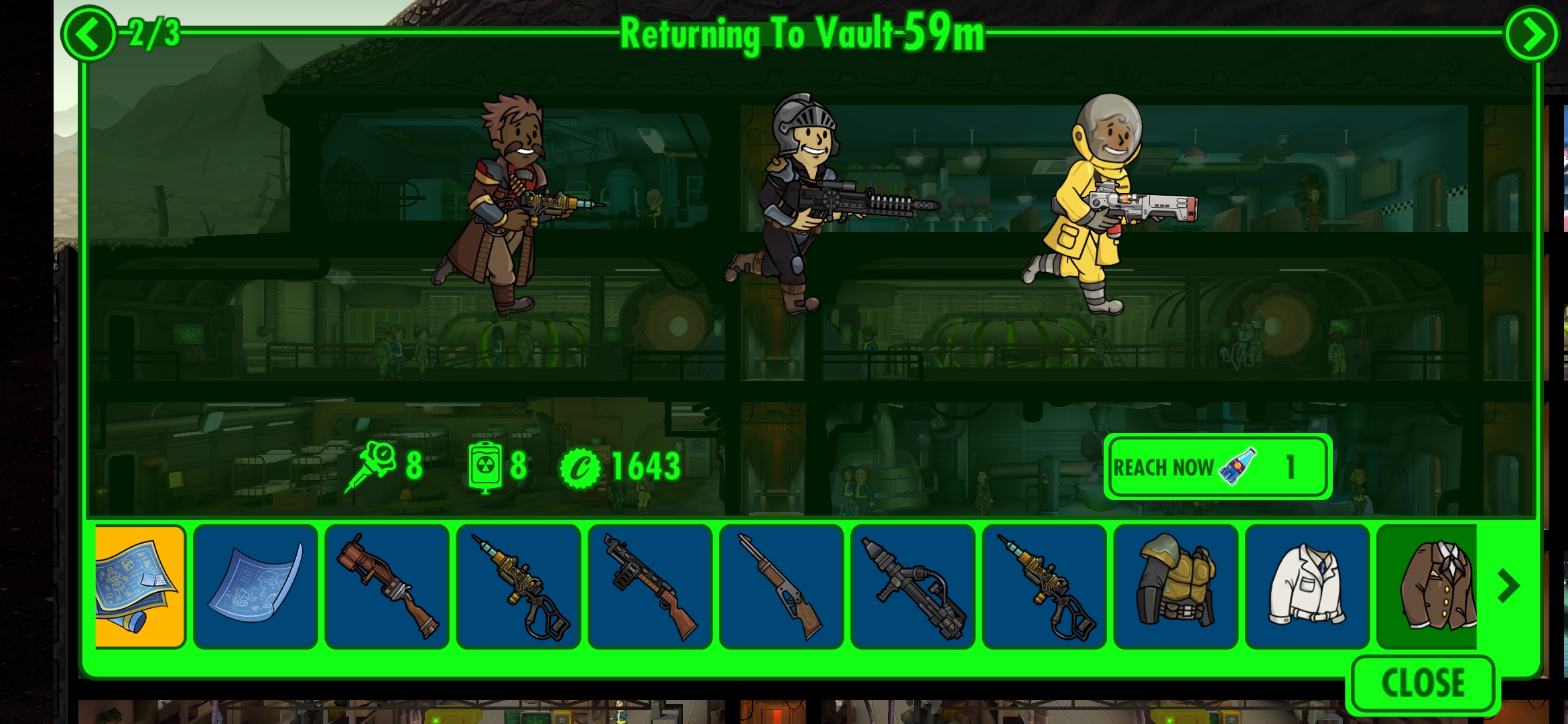Select the machine gun loot item
Image resolution: width=1568 pixels, height=724 pixels.
point(650,585)
